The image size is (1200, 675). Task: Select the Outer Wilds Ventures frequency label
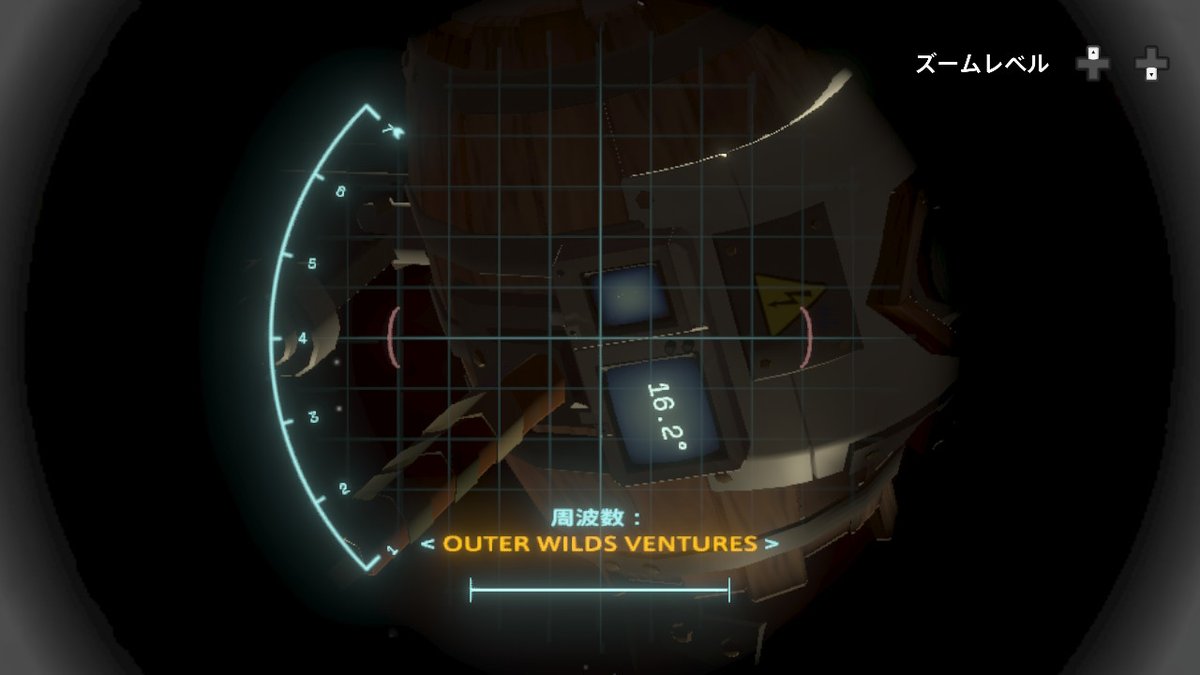(599, 544)
